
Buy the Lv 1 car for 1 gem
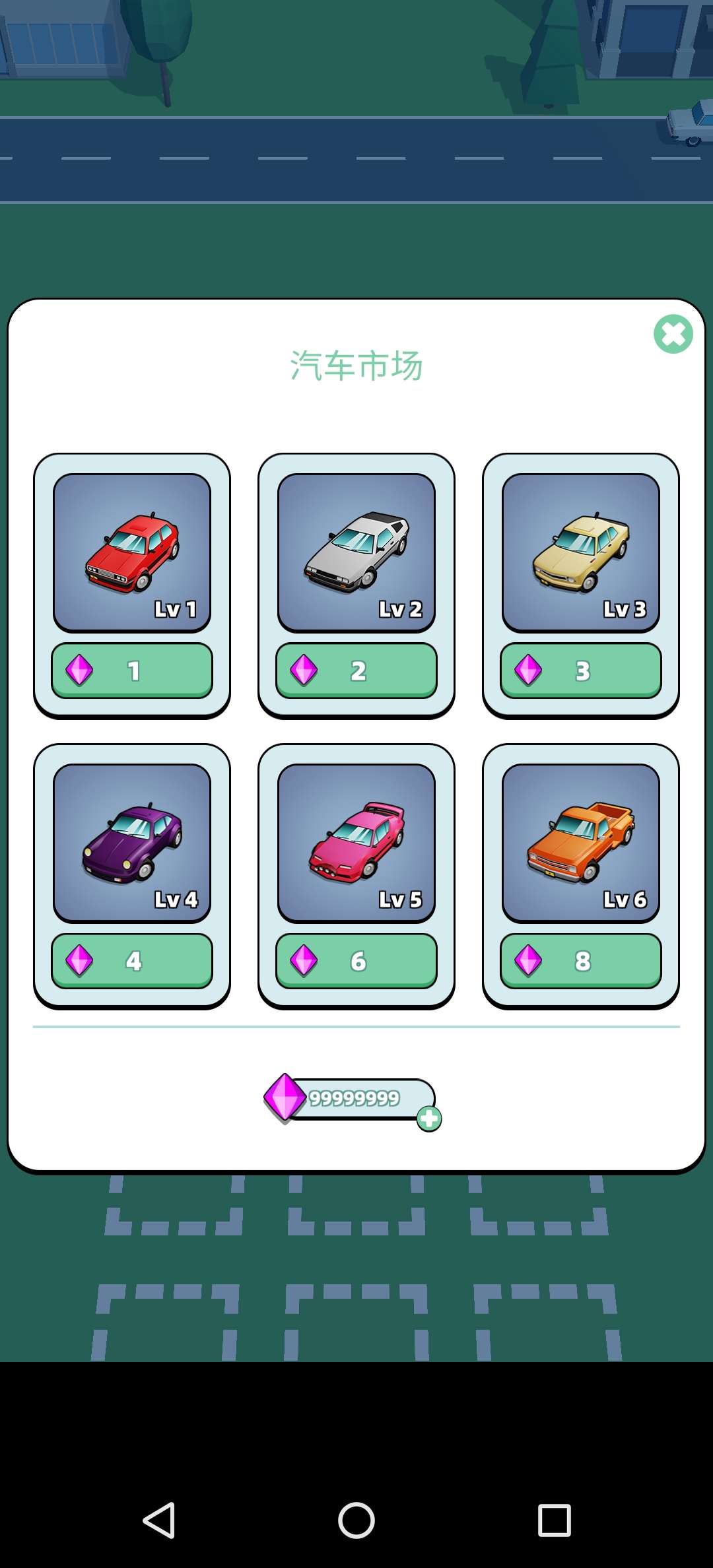point(132,670)
